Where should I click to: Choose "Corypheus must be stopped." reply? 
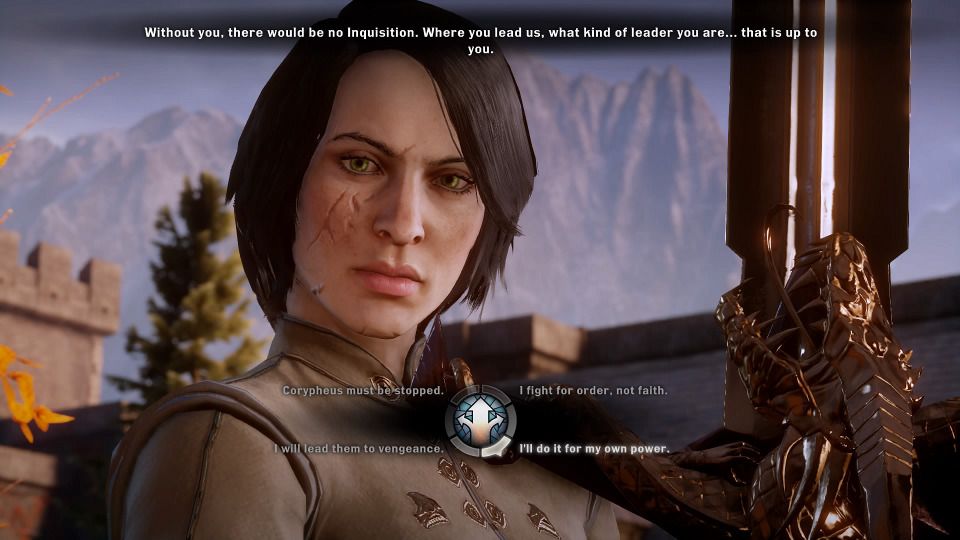point(362,390)
